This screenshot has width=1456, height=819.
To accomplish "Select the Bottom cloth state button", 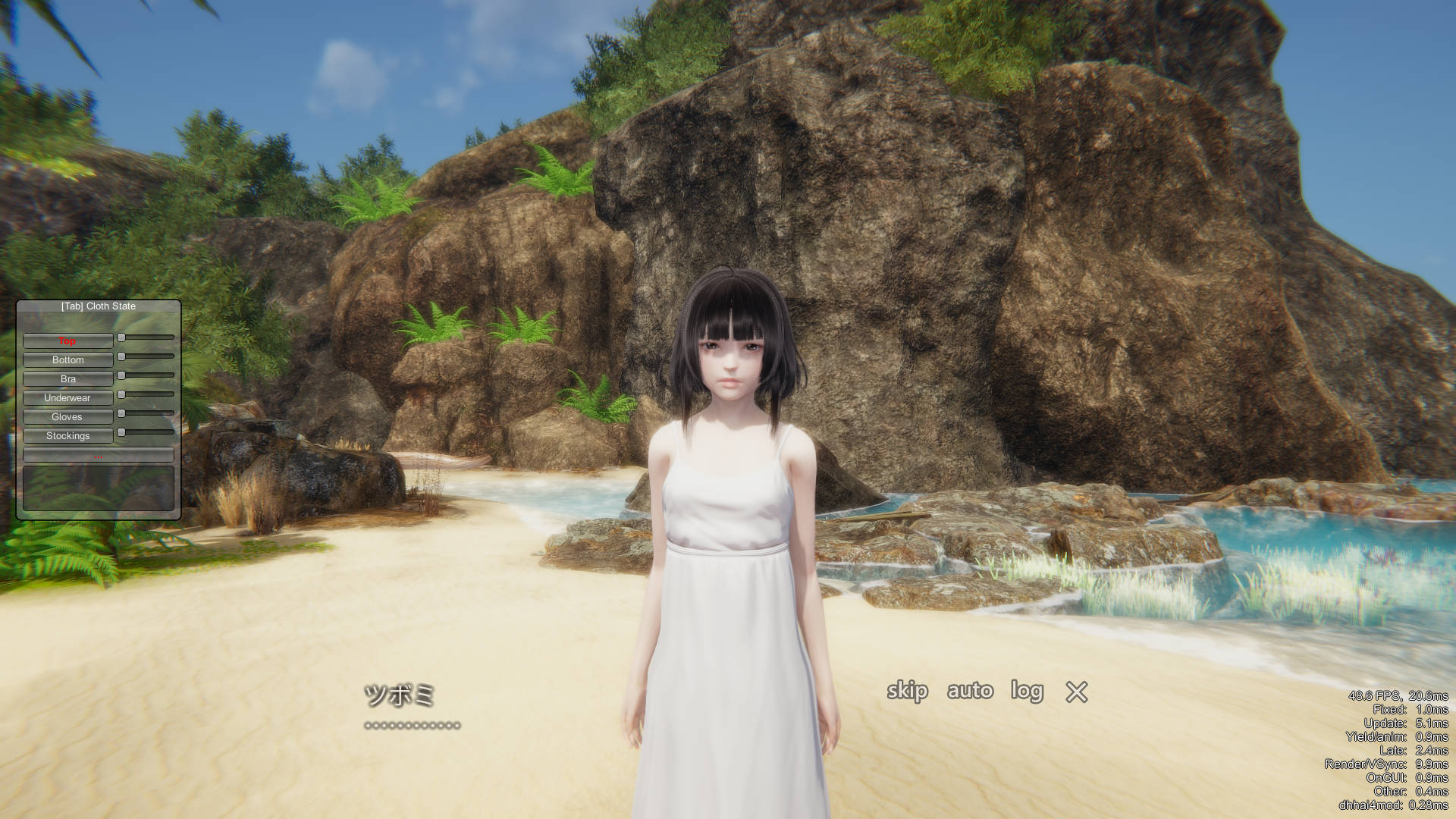I will (x=67, y=360).
